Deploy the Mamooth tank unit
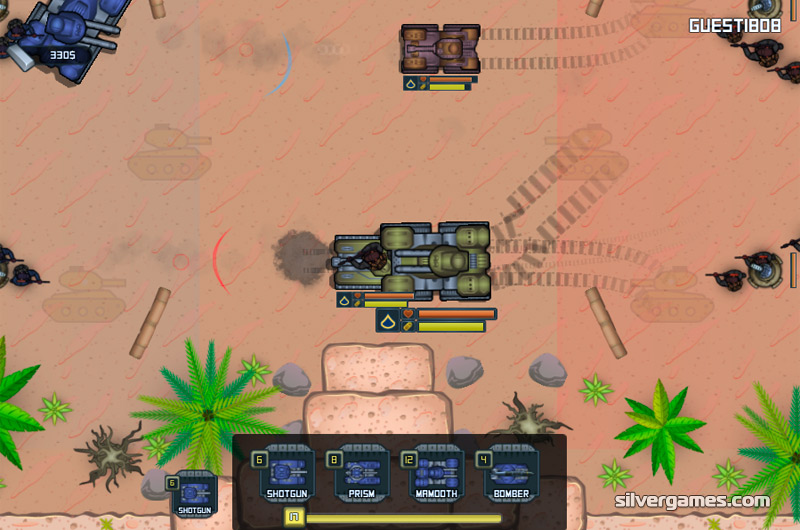Viewport: 800px width, 530px height. pyautogui.click(x=436, y=473)
